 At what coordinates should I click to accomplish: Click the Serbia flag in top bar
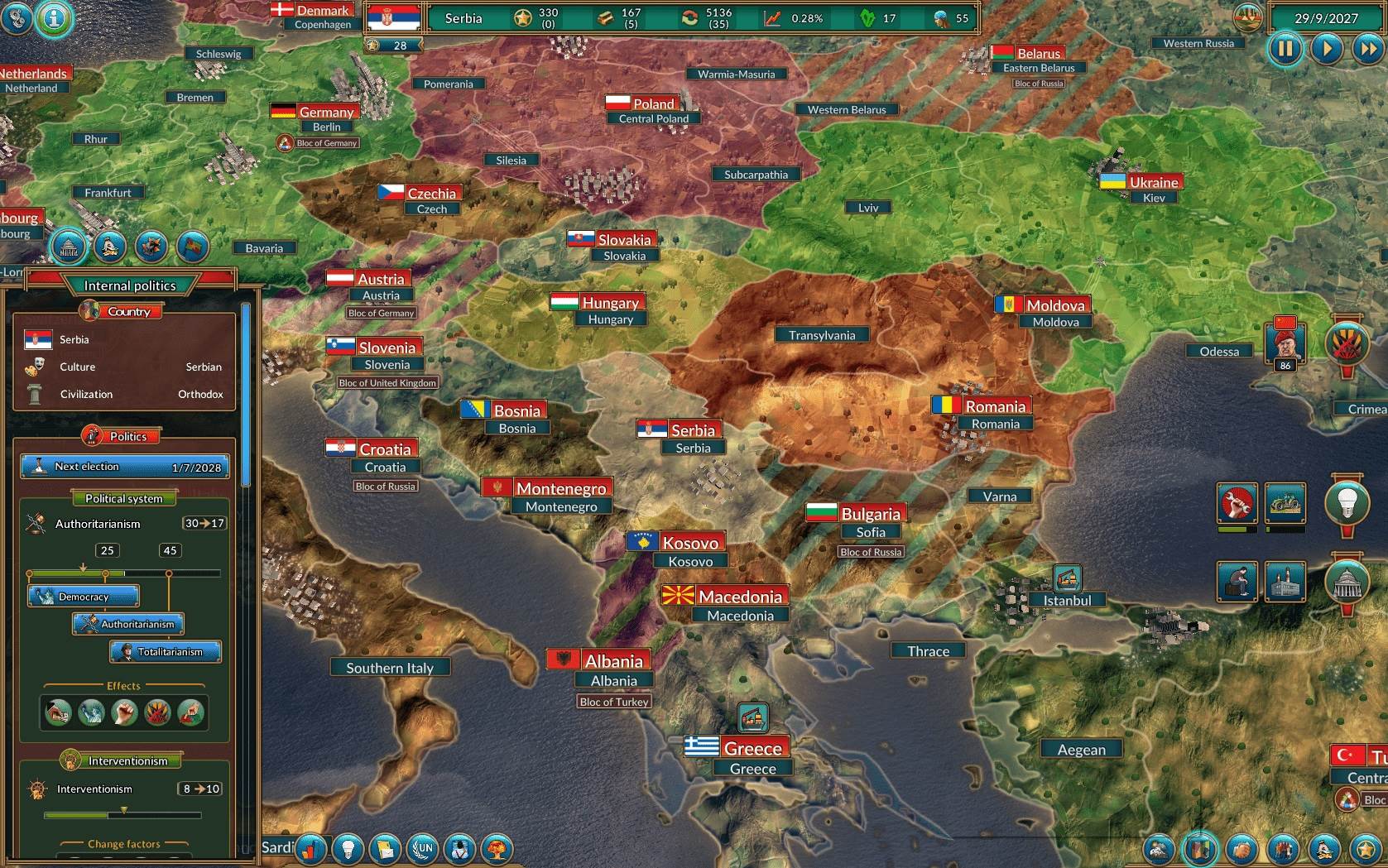click(x=392, y=17)
